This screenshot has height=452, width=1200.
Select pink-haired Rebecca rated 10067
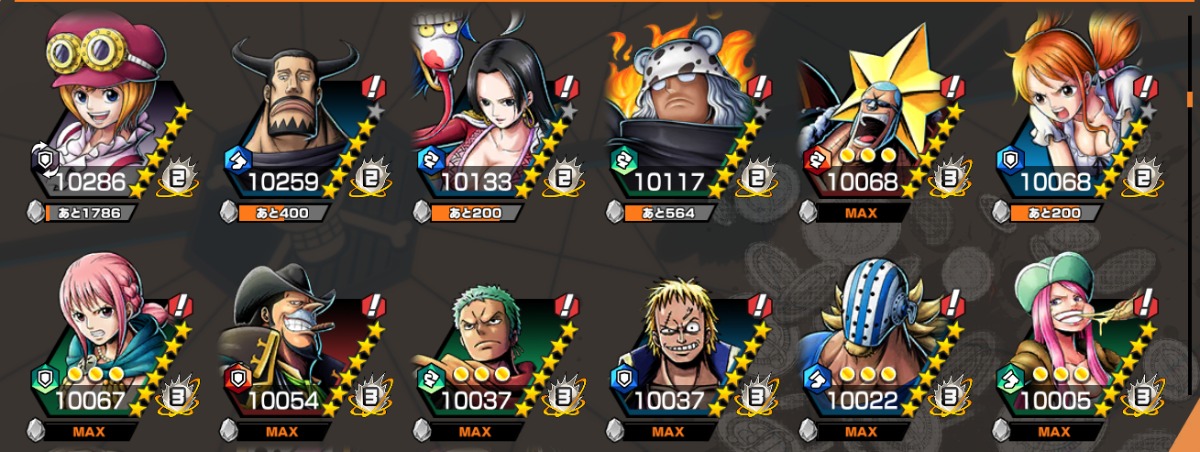point(100,335)
